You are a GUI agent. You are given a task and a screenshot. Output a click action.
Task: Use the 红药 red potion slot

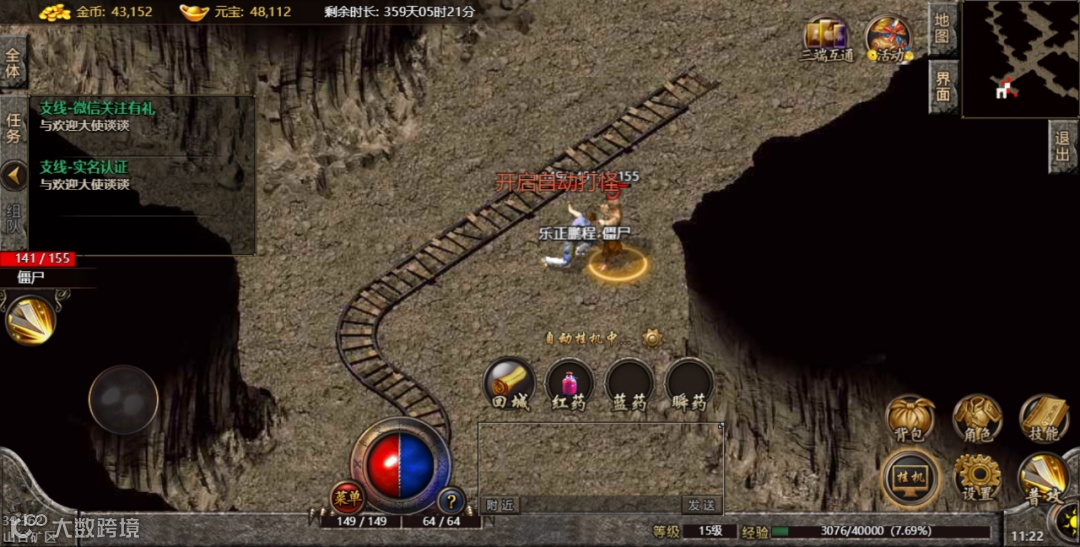569,384
